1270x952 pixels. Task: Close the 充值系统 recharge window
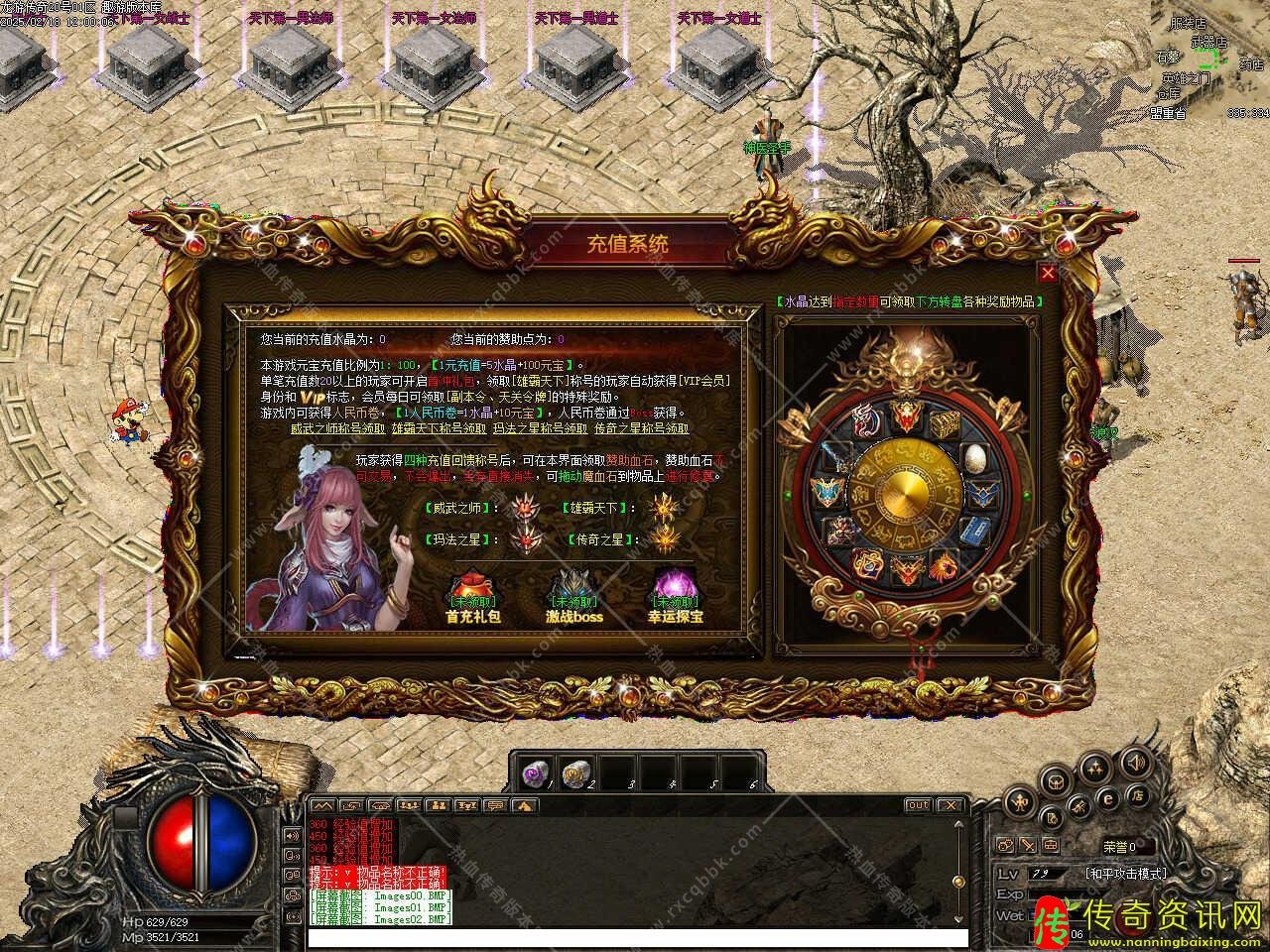pyautogui.click(x=1047, y=273)
